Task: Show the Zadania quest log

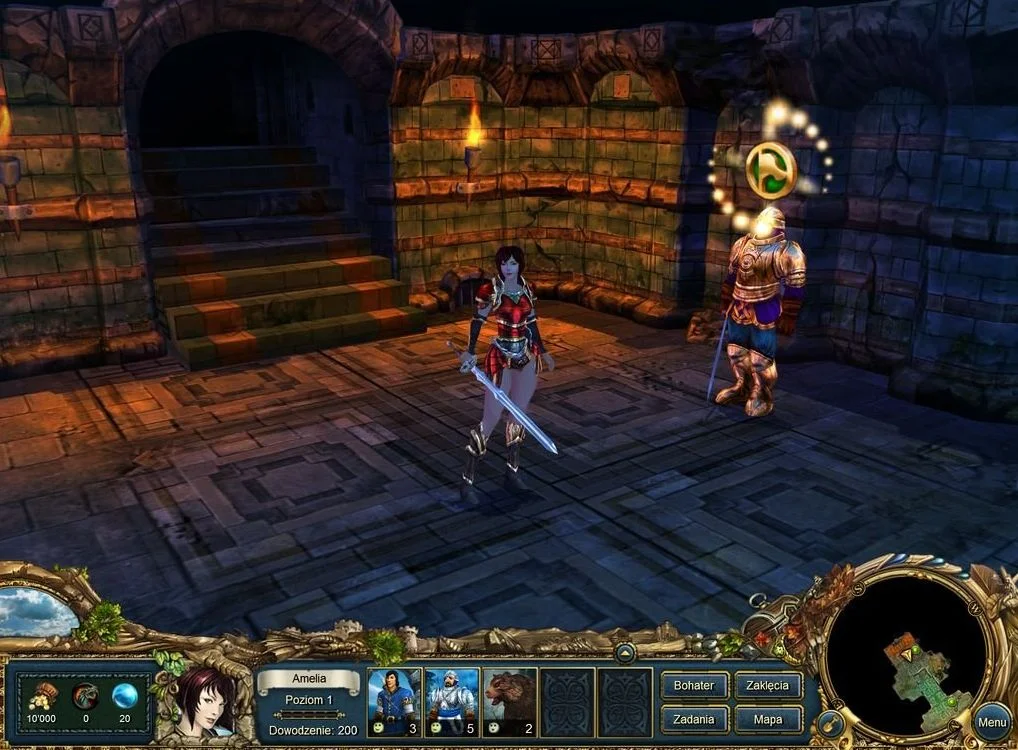Action: 694,719
